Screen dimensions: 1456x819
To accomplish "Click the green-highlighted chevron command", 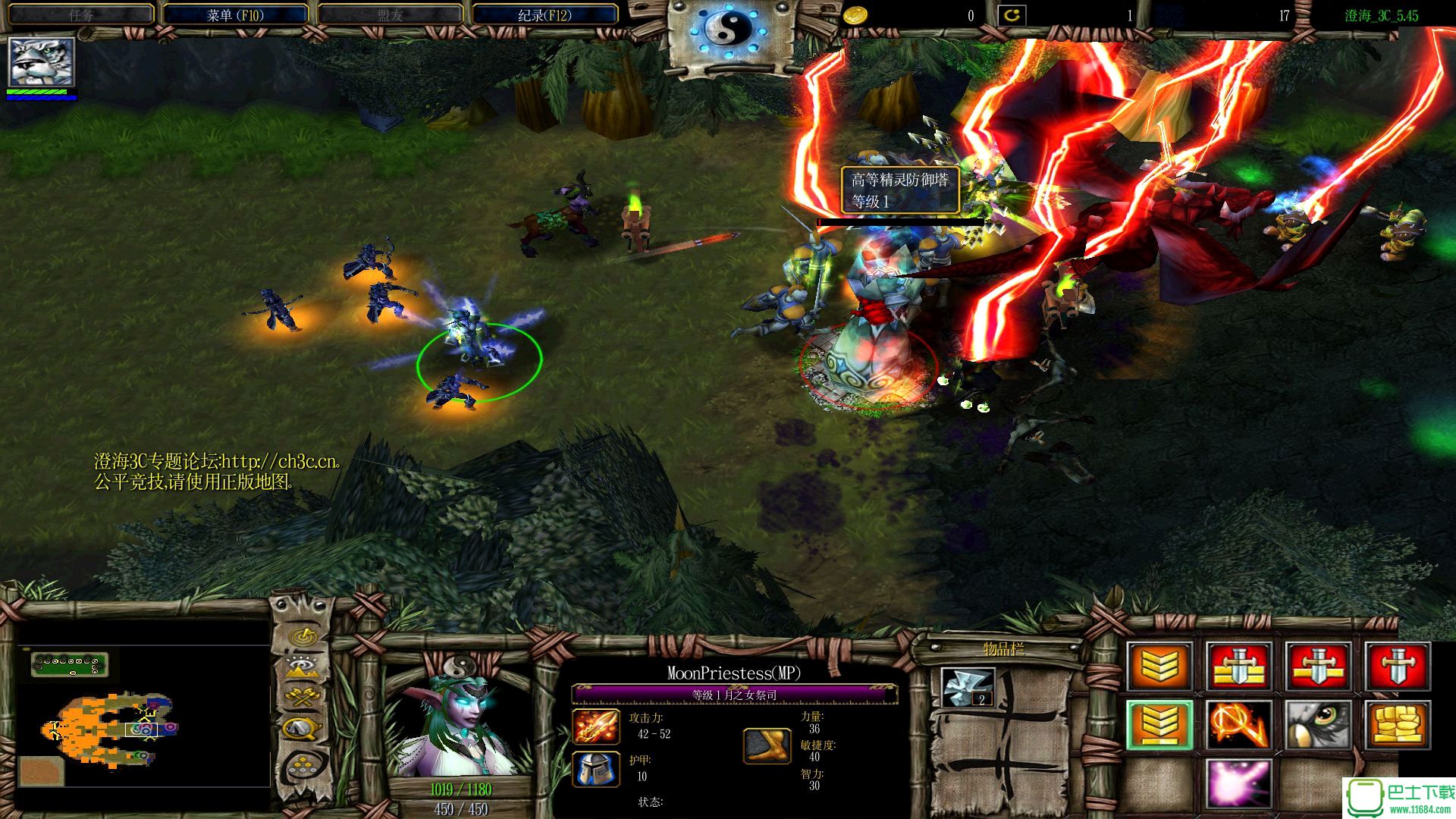I will click(1159, 725).
